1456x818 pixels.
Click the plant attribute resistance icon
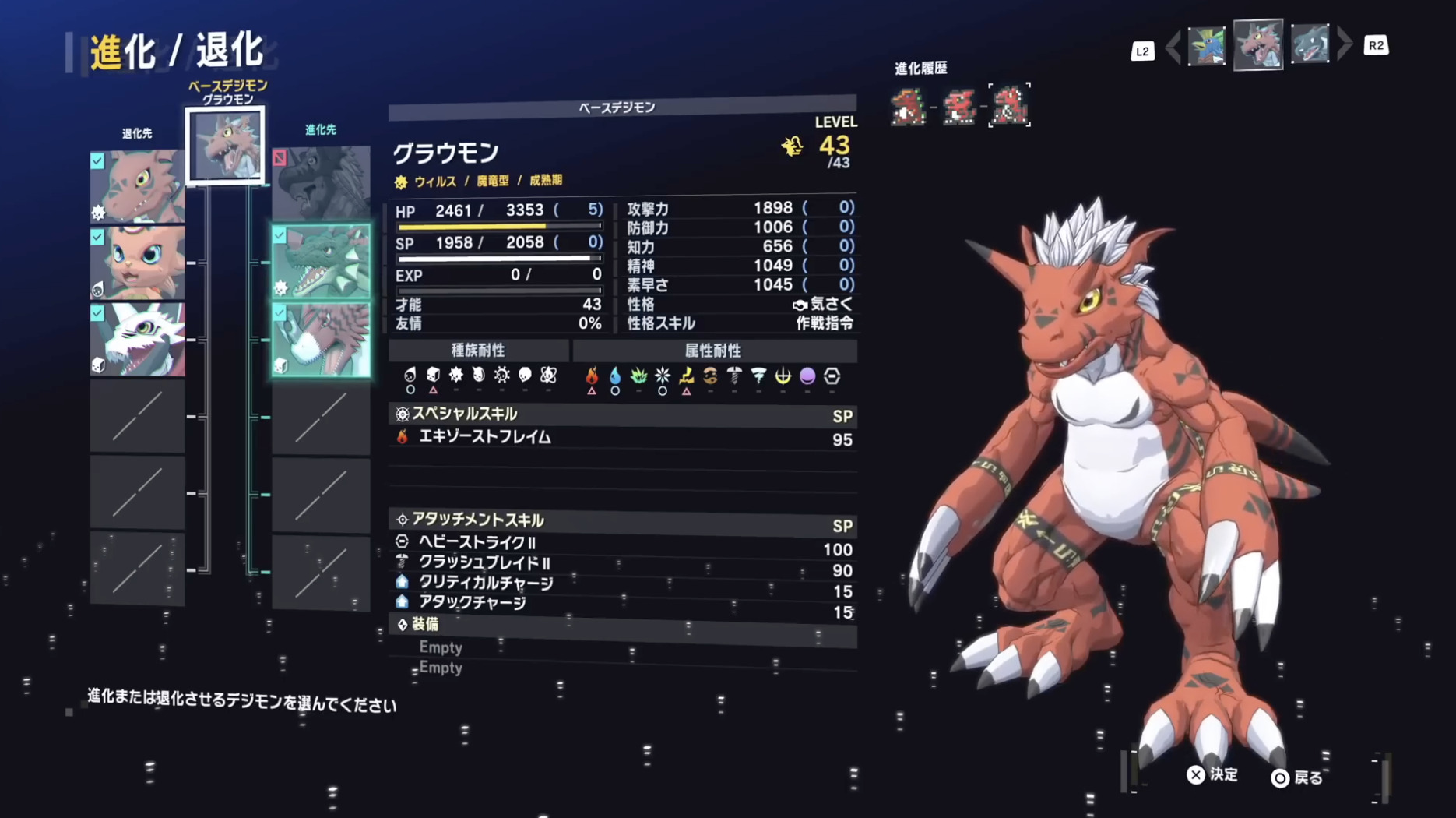click(639, 376)
